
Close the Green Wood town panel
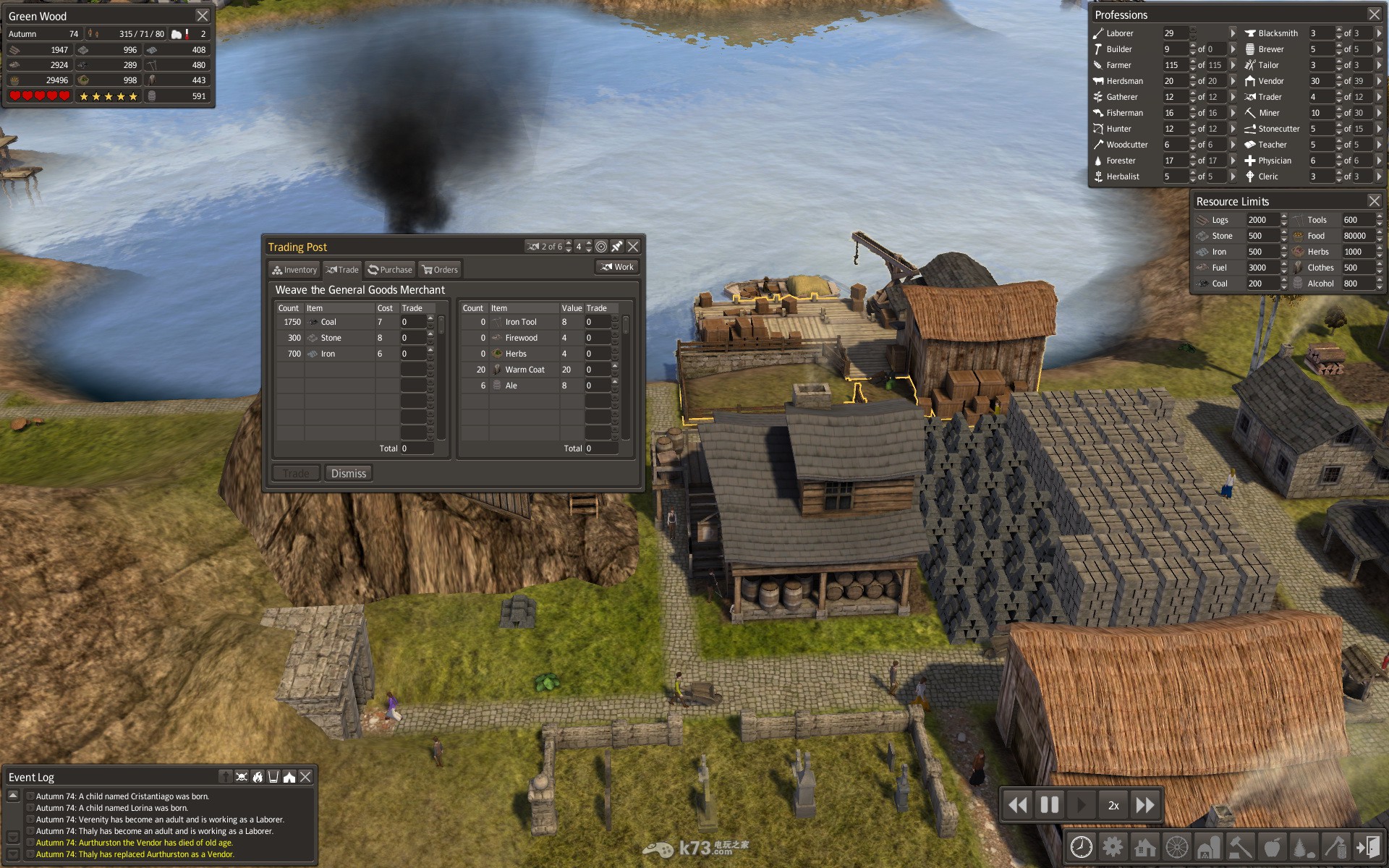point(203,15)
